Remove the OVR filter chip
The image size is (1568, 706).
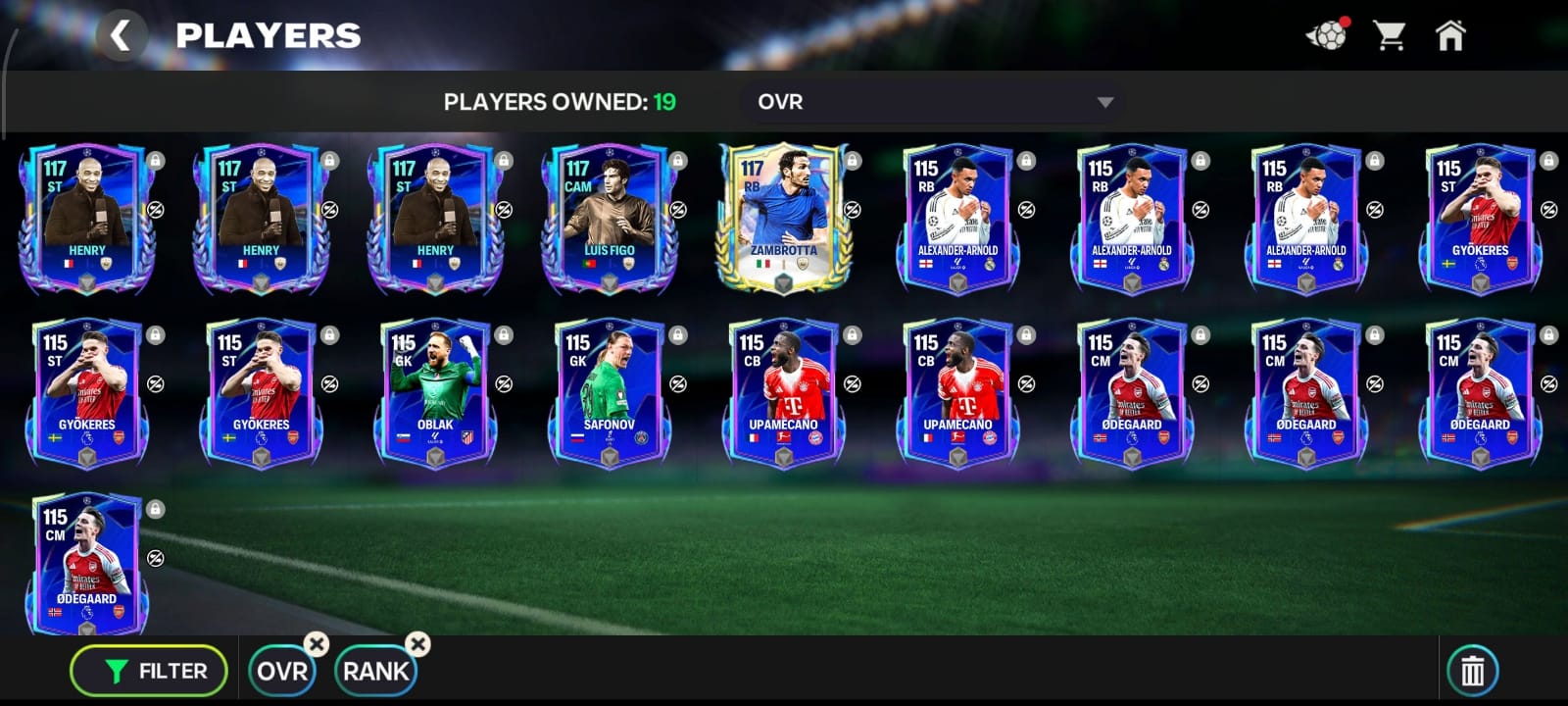(x=316, y=645)
